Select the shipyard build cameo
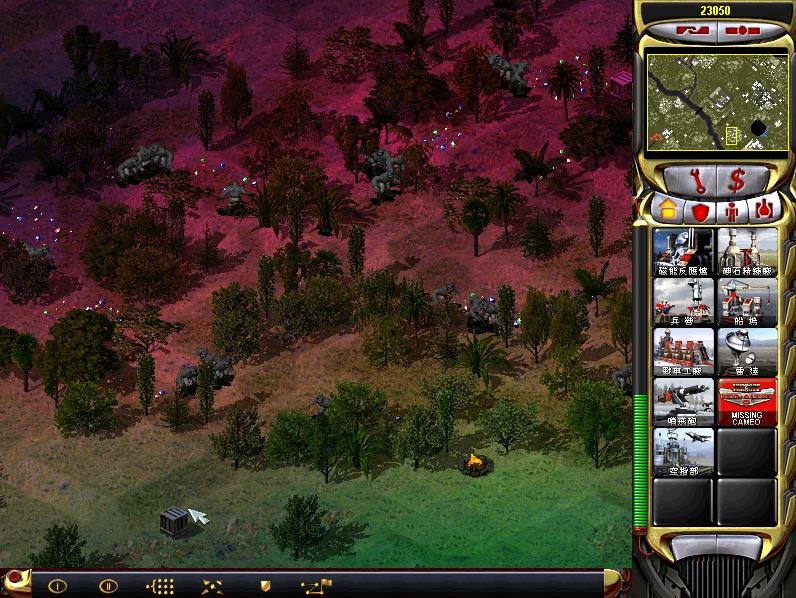This screenshot has height=598, width=796. coord(746,301)
